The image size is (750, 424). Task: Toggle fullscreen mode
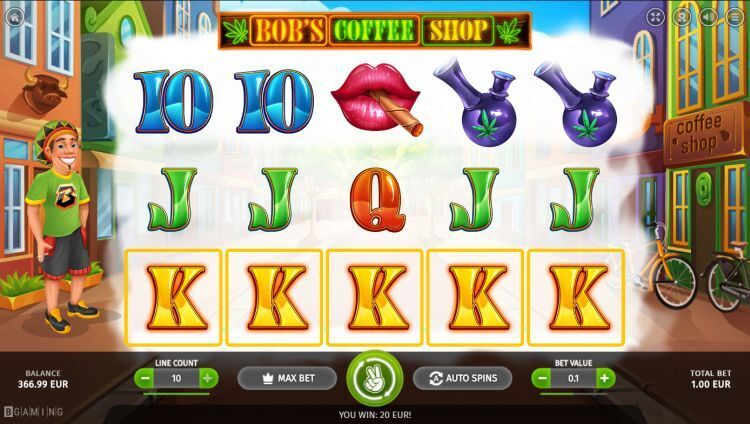655,17
